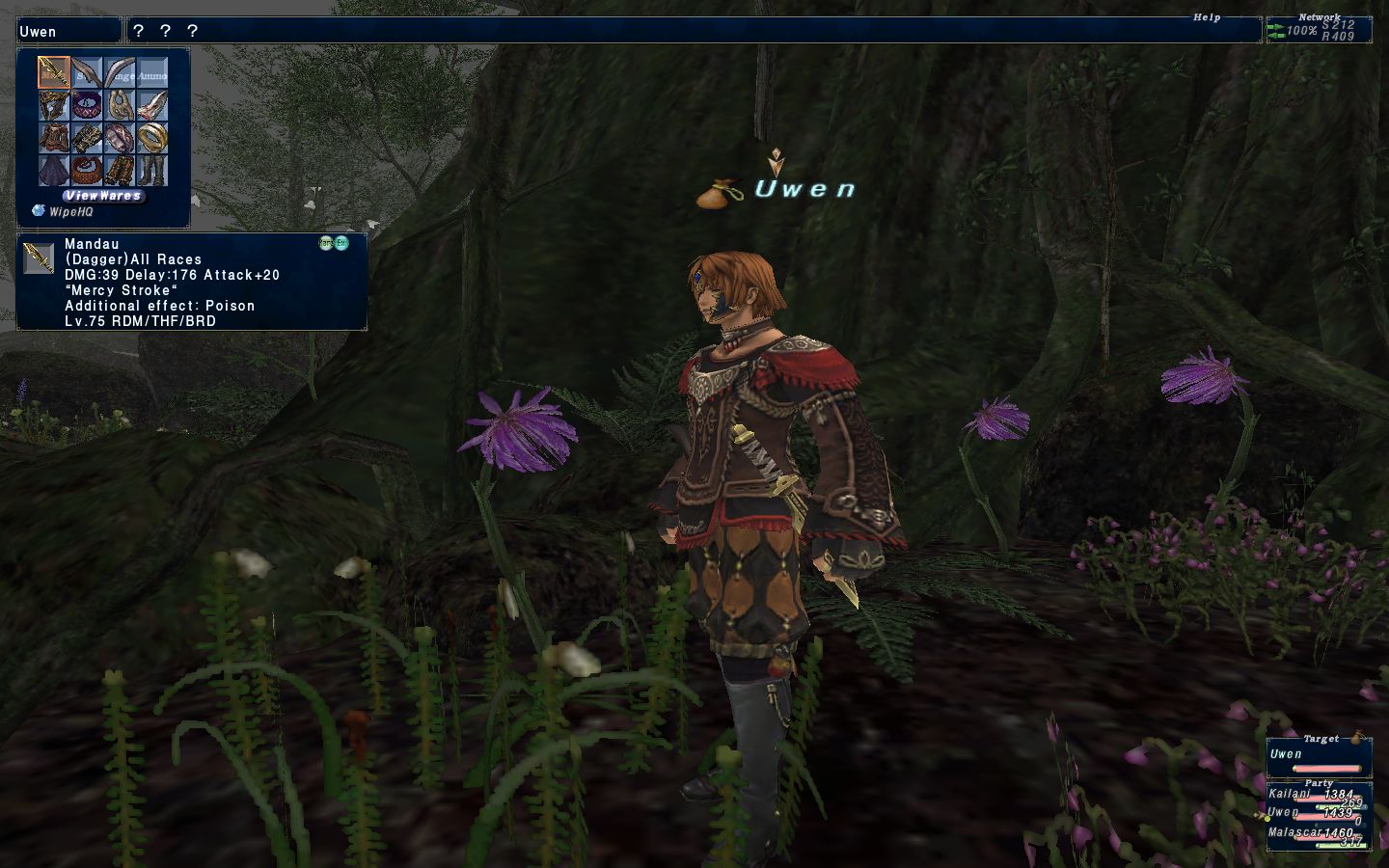Screen dimensions: 1389x868
Task: Select the purple headband slot
Action: (x=87, y=105)
